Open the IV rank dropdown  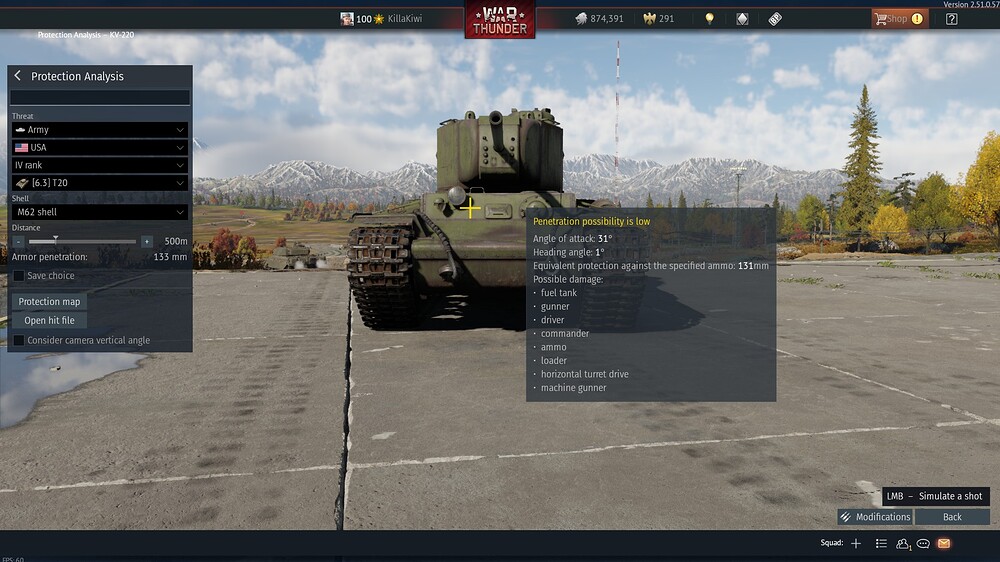coord(100,165)
